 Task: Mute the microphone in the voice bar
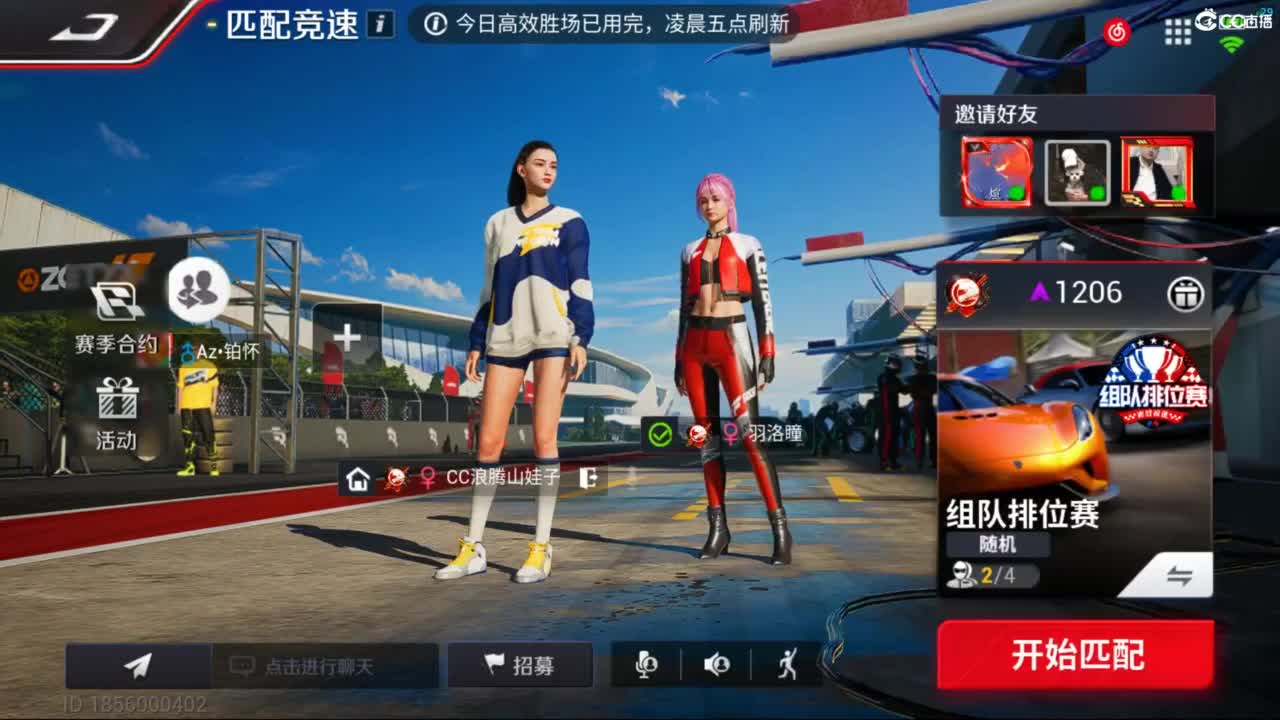coord(645,664)
